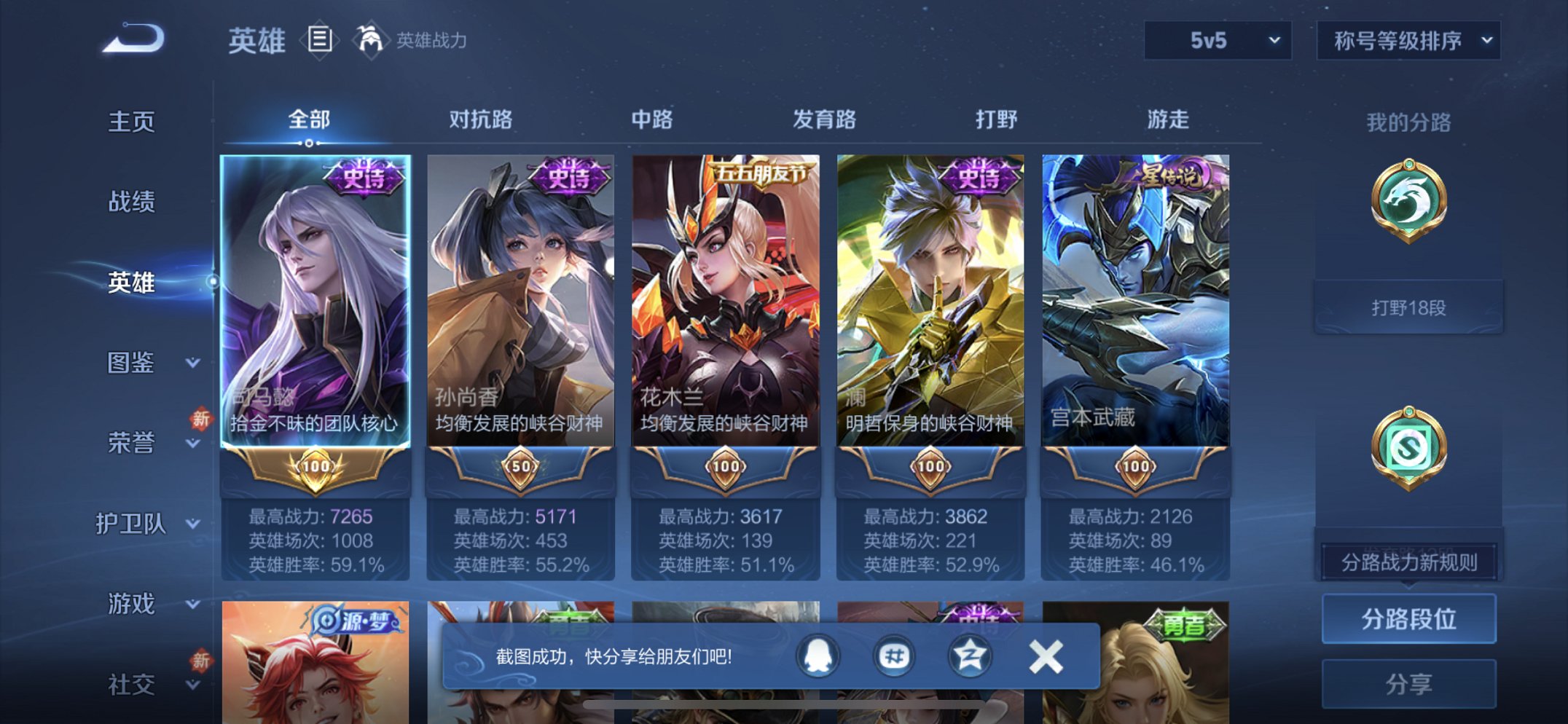Expand the 5v5 mode dropdown

tap(1216, 42)
